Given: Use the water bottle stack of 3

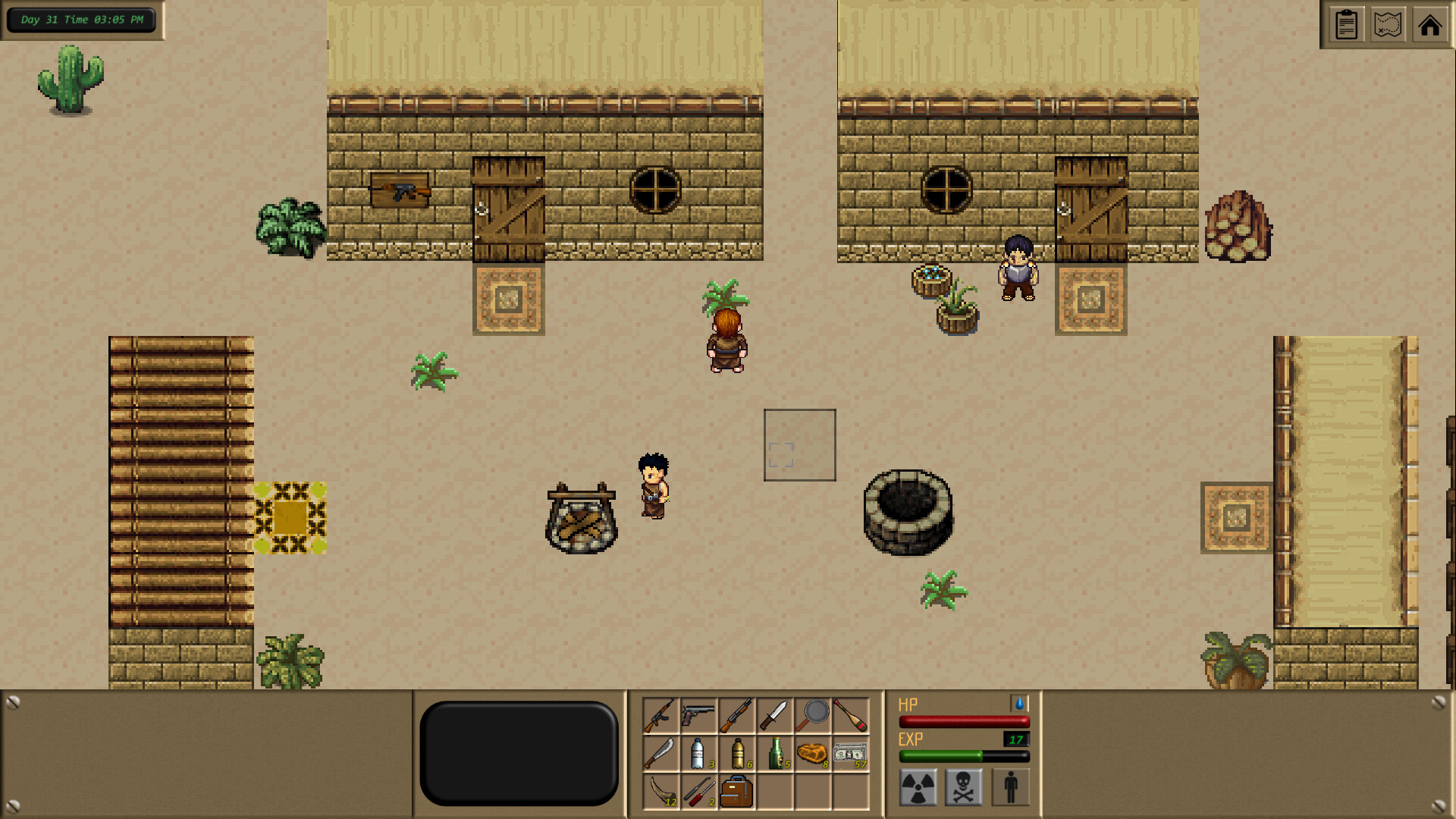Looking at the screenshot, I should click(697, 752).
